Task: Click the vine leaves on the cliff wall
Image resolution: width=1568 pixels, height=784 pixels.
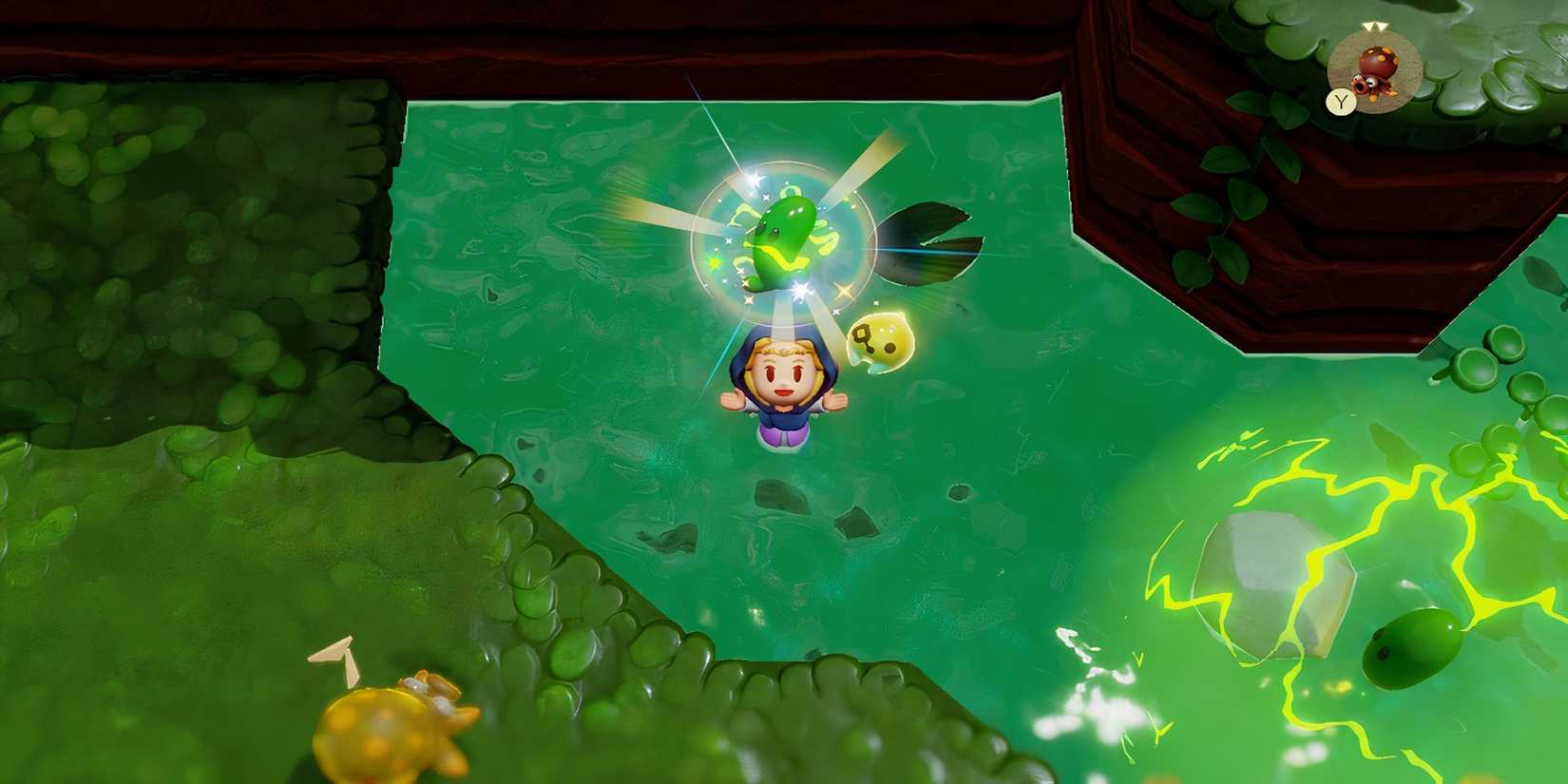Action: tap(1235, 190)
